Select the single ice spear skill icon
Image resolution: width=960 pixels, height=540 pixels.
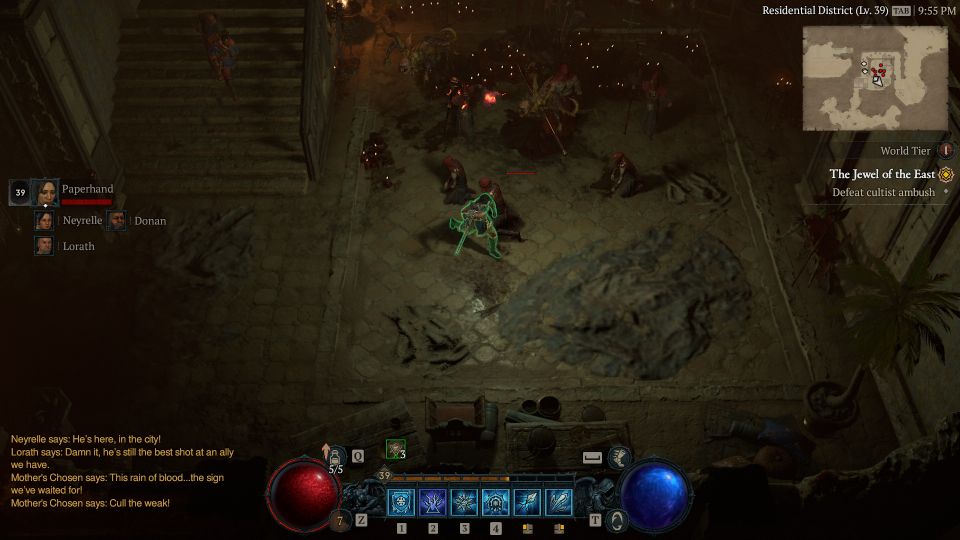(x=528, y=502)
